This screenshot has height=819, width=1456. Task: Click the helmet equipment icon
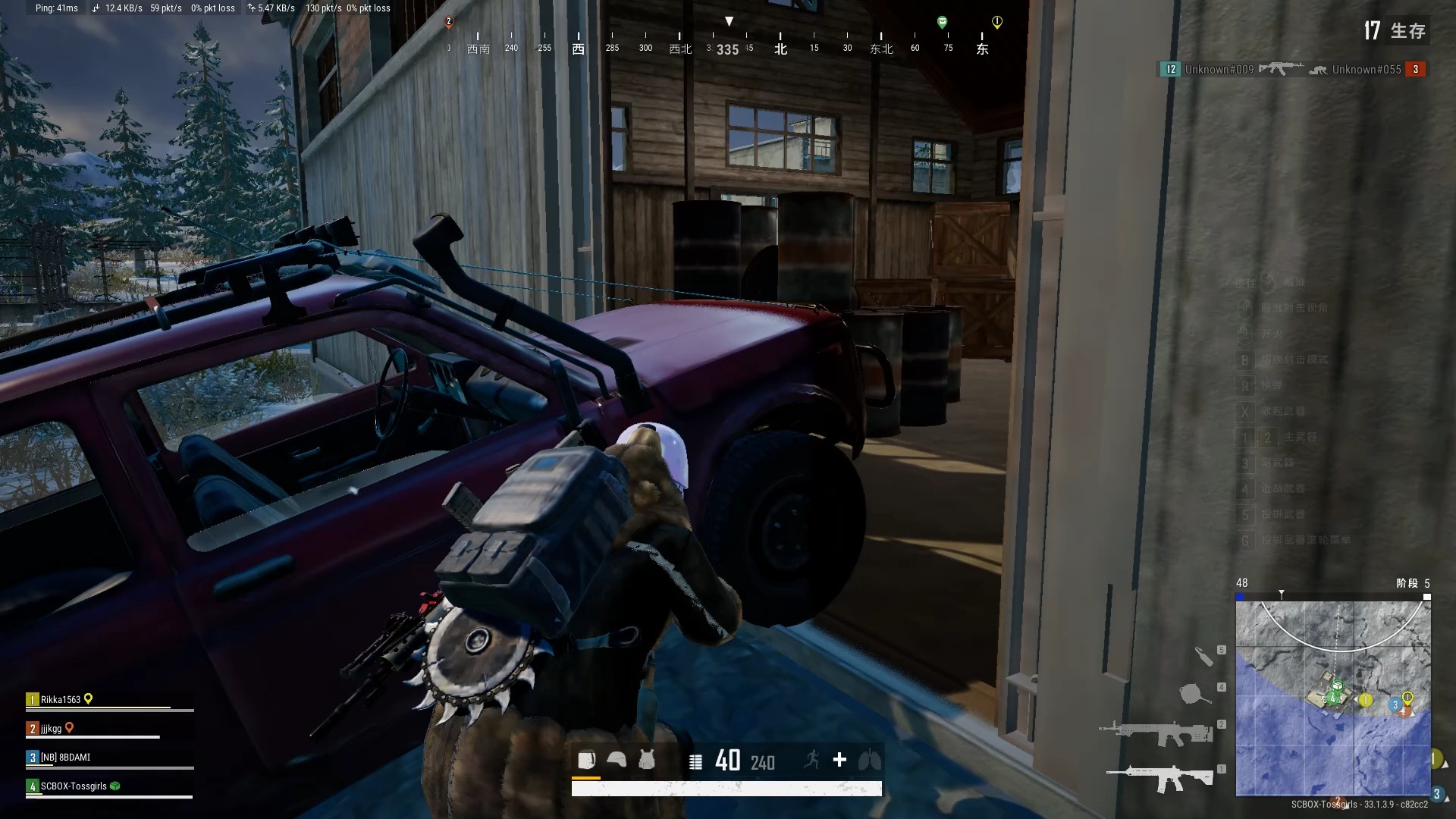click(617, 760)
